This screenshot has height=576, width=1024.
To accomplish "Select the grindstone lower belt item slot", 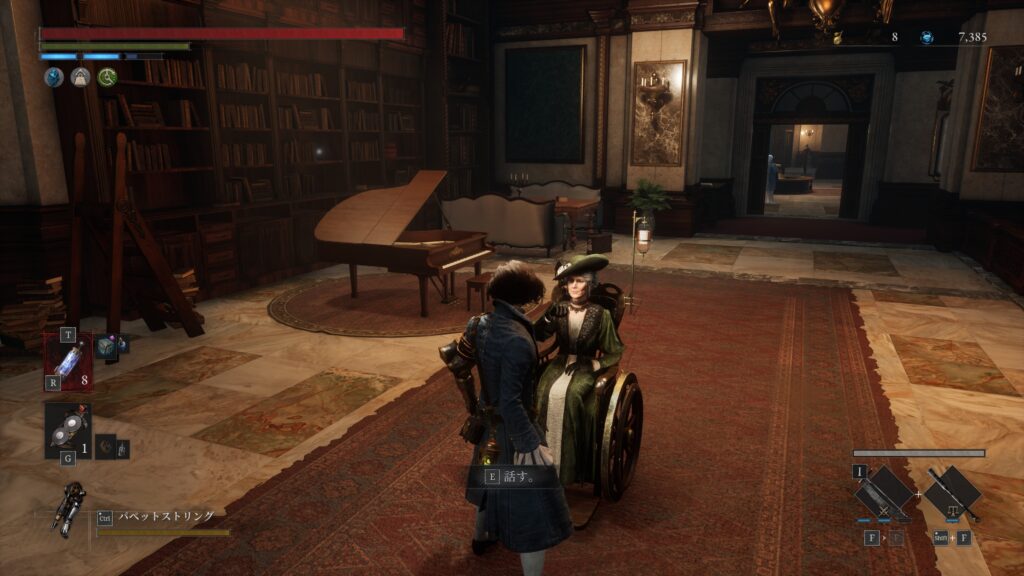I will (67, 430).
